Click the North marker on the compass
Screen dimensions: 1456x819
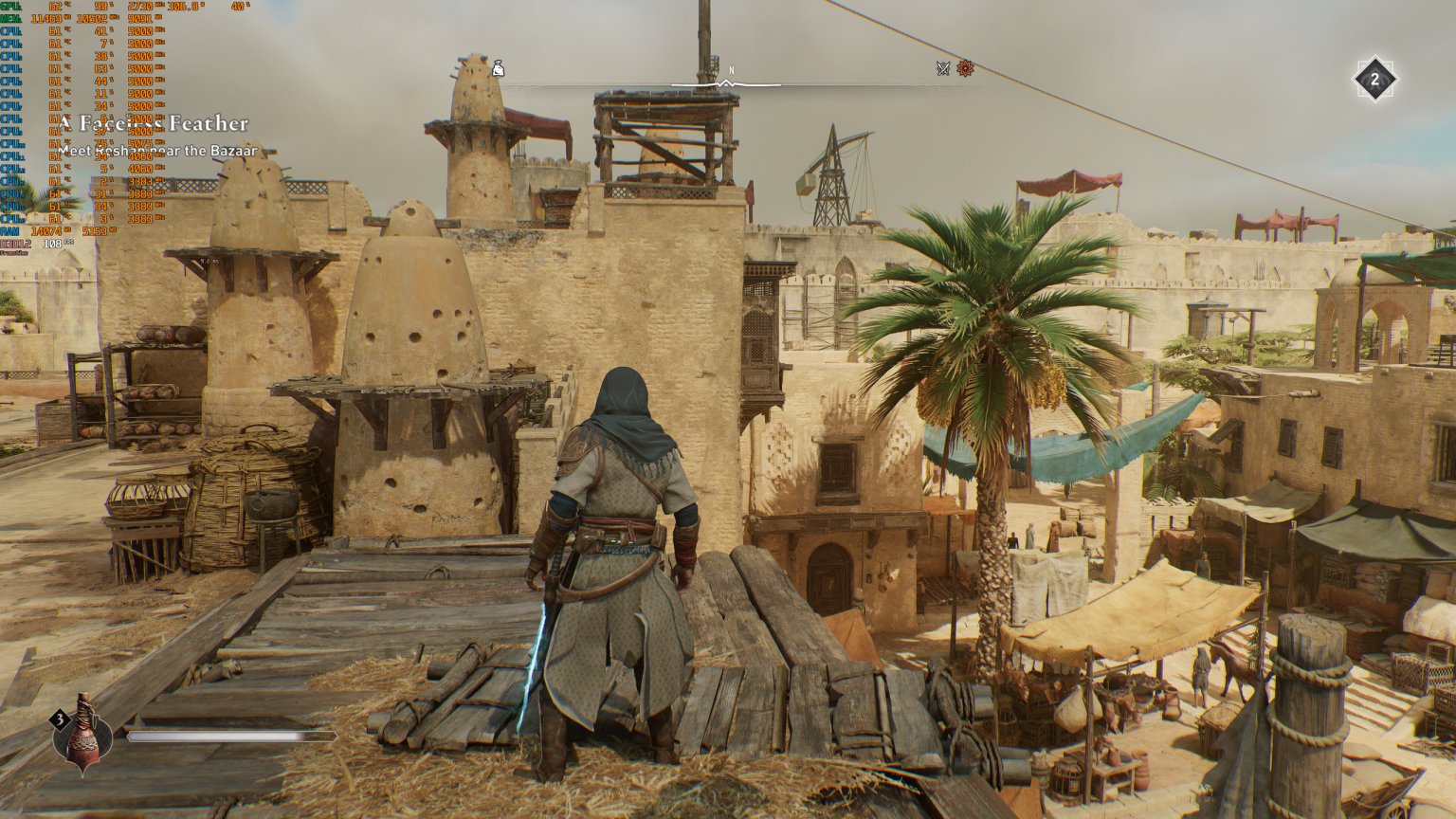pos(730,69)
